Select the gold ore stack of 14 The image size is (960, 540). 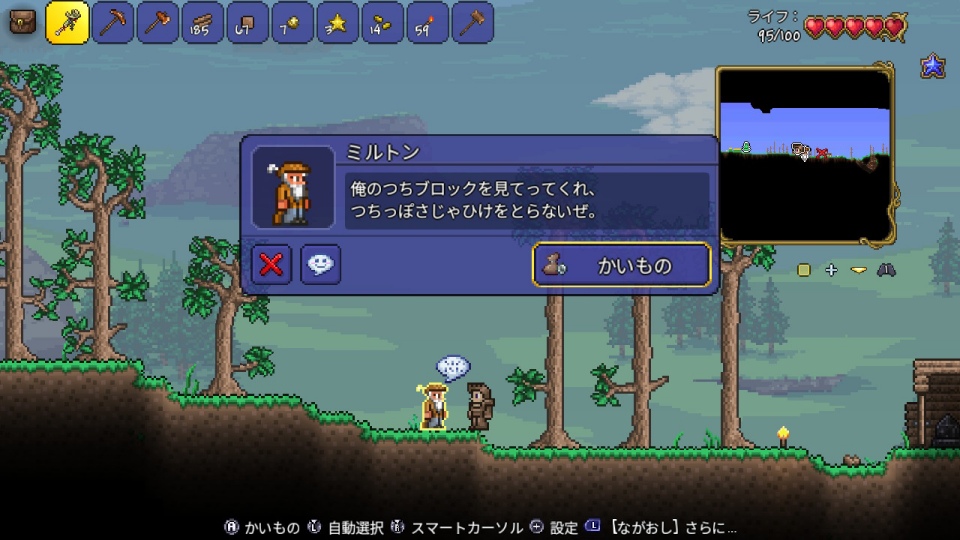tap(383, 22)
